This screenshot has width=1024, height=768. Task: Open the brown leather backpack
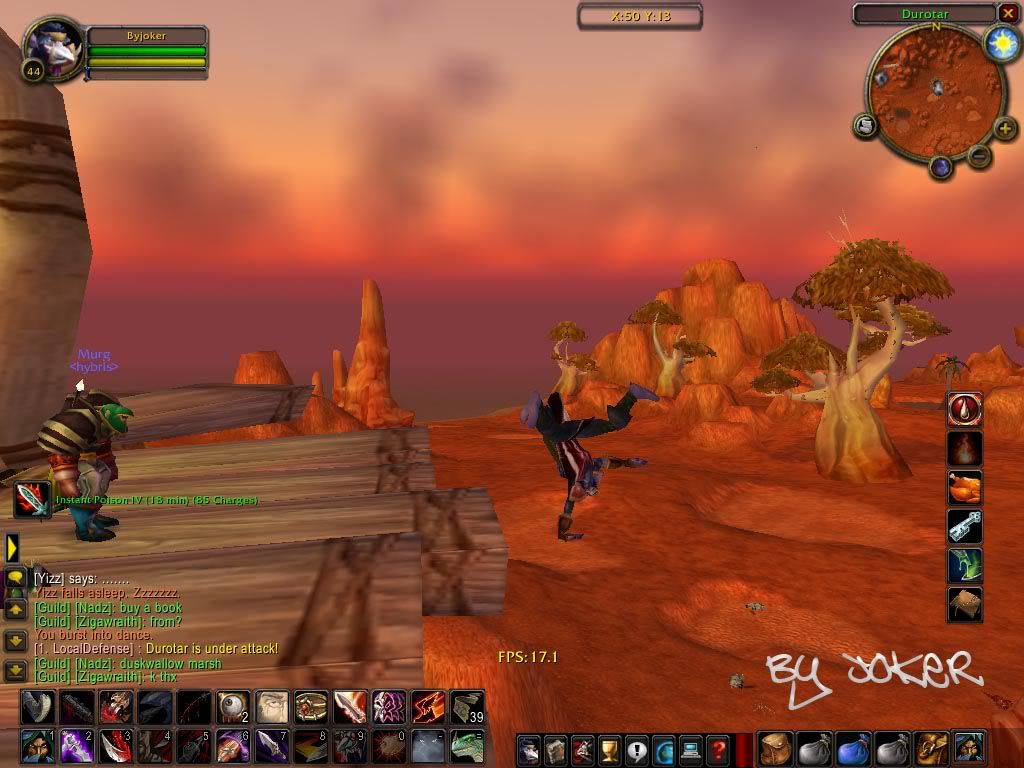[773, 748]
